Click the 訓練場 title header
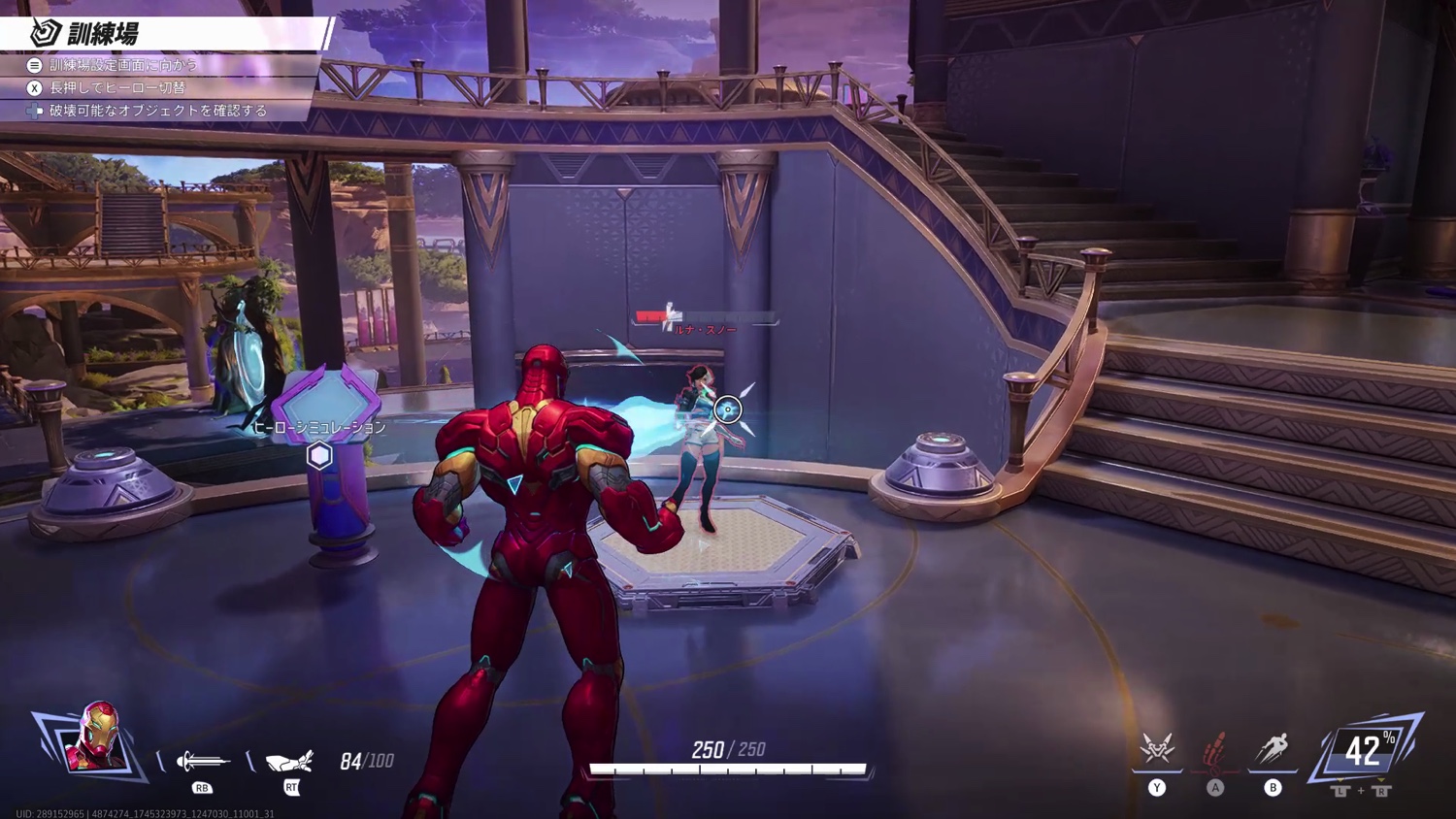Screen dimensions: 1456x819 tap(102, 34)
